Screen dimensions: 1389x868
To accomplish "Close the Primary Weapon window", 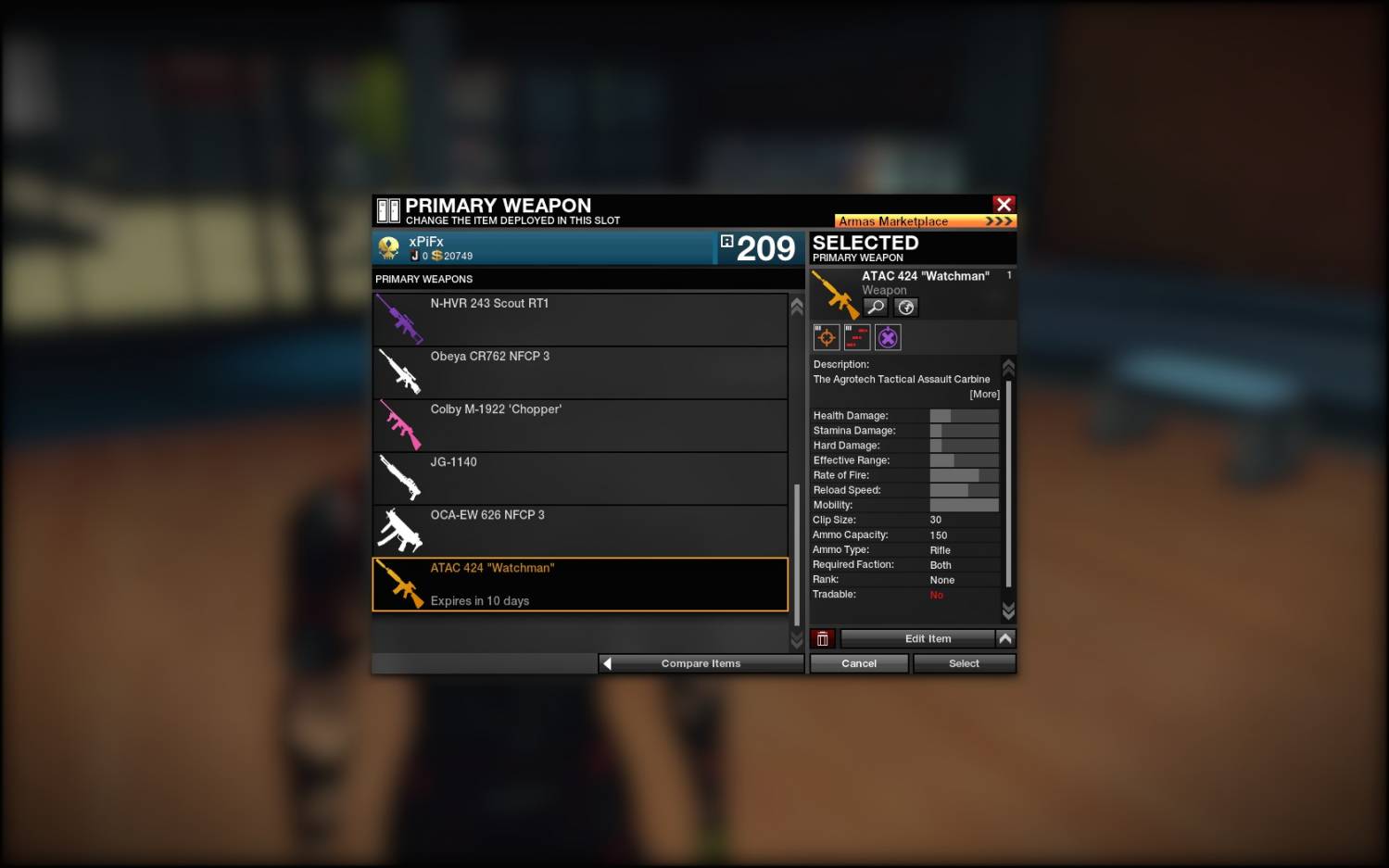I will (1004, 204).
